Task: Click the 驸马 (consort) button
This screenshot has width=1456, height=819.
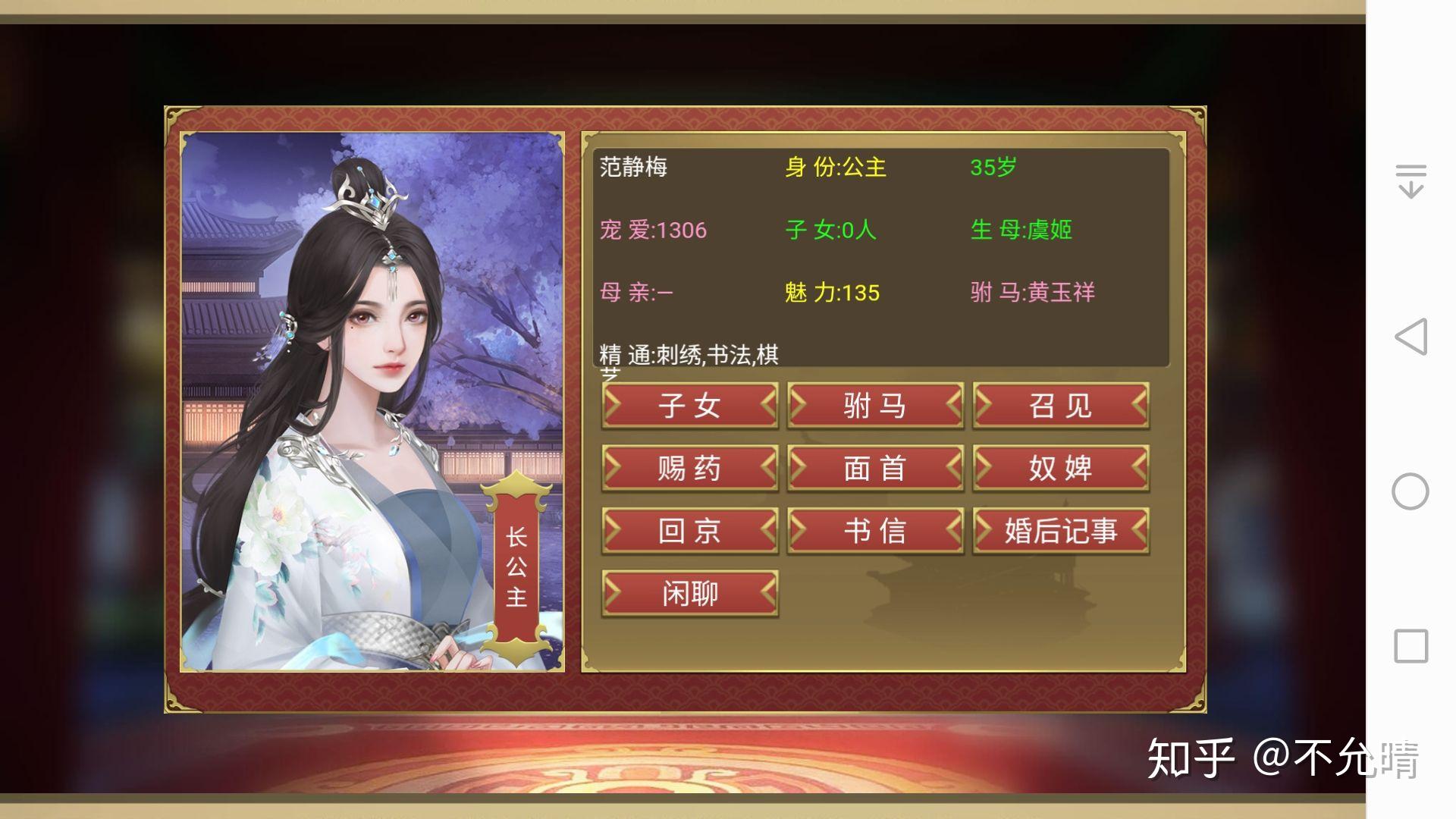Action: [x=875, y=406]
